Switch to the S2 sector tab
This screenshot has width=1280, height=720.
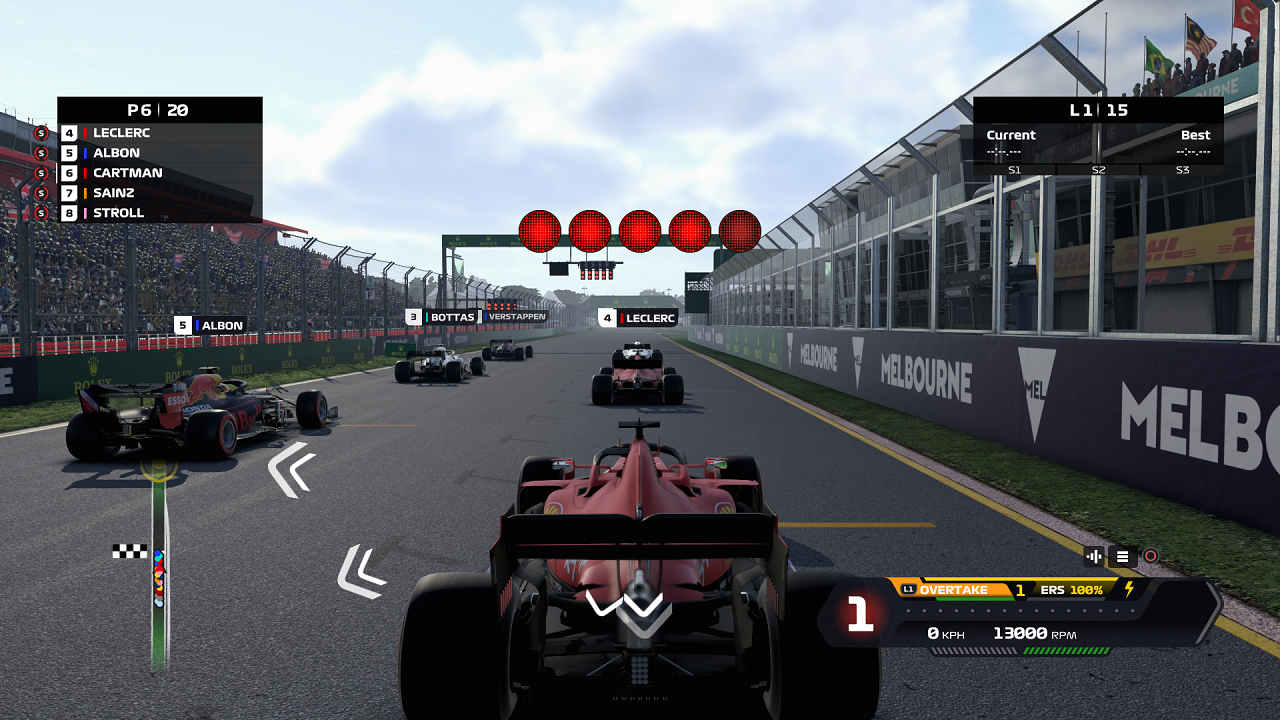coord(1097,169)
